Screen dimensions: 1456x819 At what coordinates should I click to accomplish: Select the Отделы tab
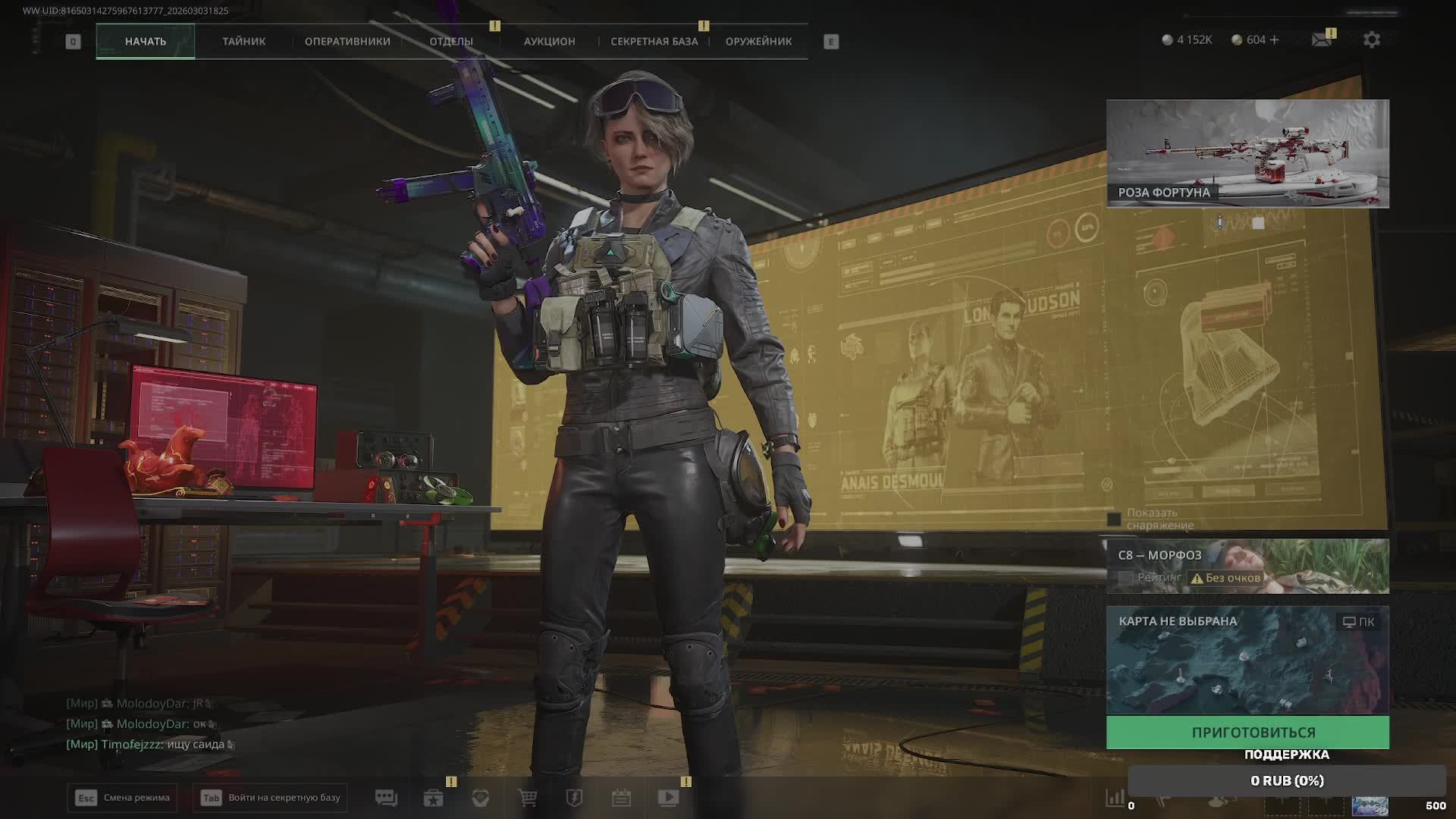click(451, 41)
